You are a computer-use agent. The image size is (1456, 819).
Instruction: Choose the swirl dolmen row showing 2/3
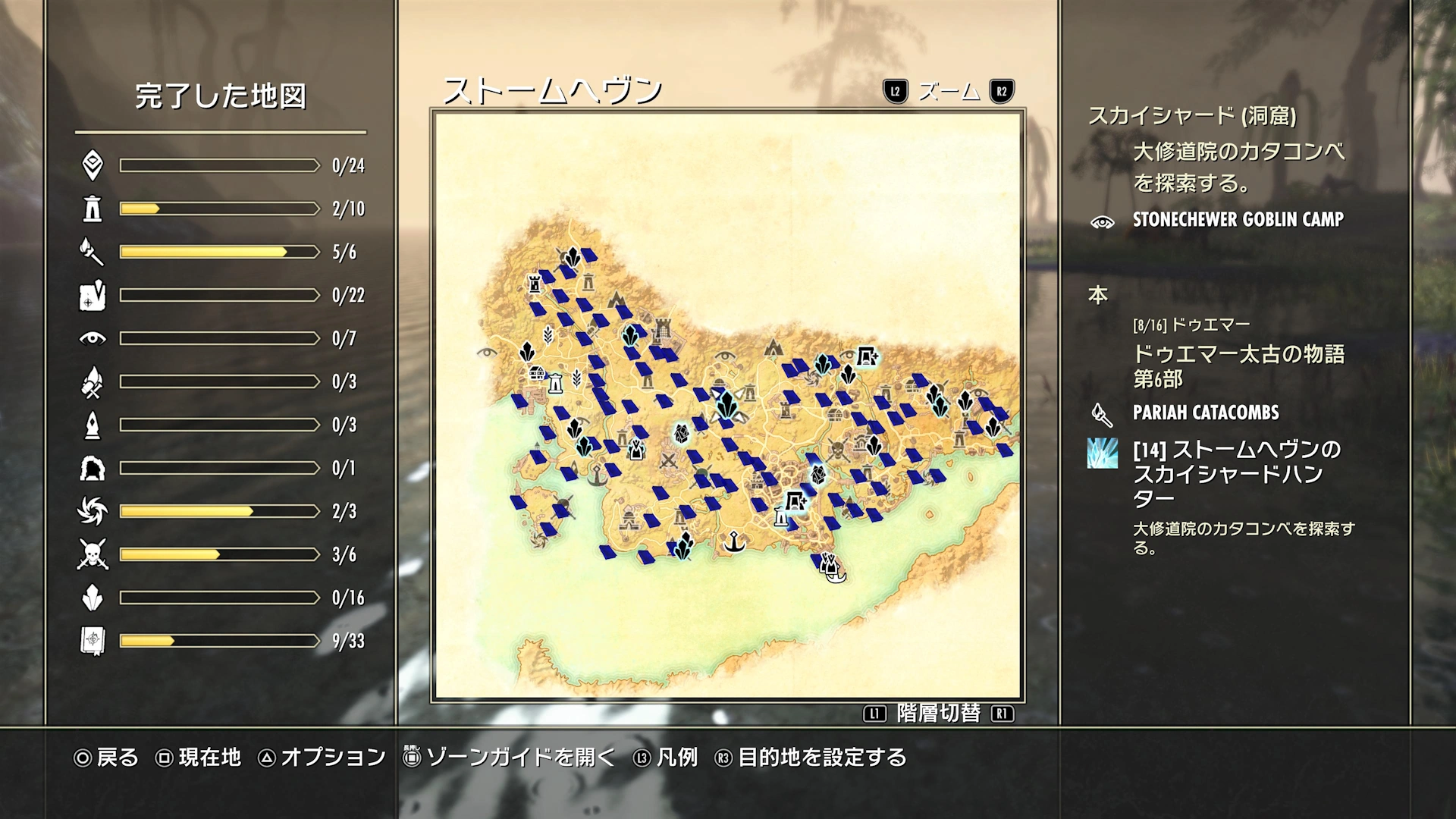click(x=220, y=511)
